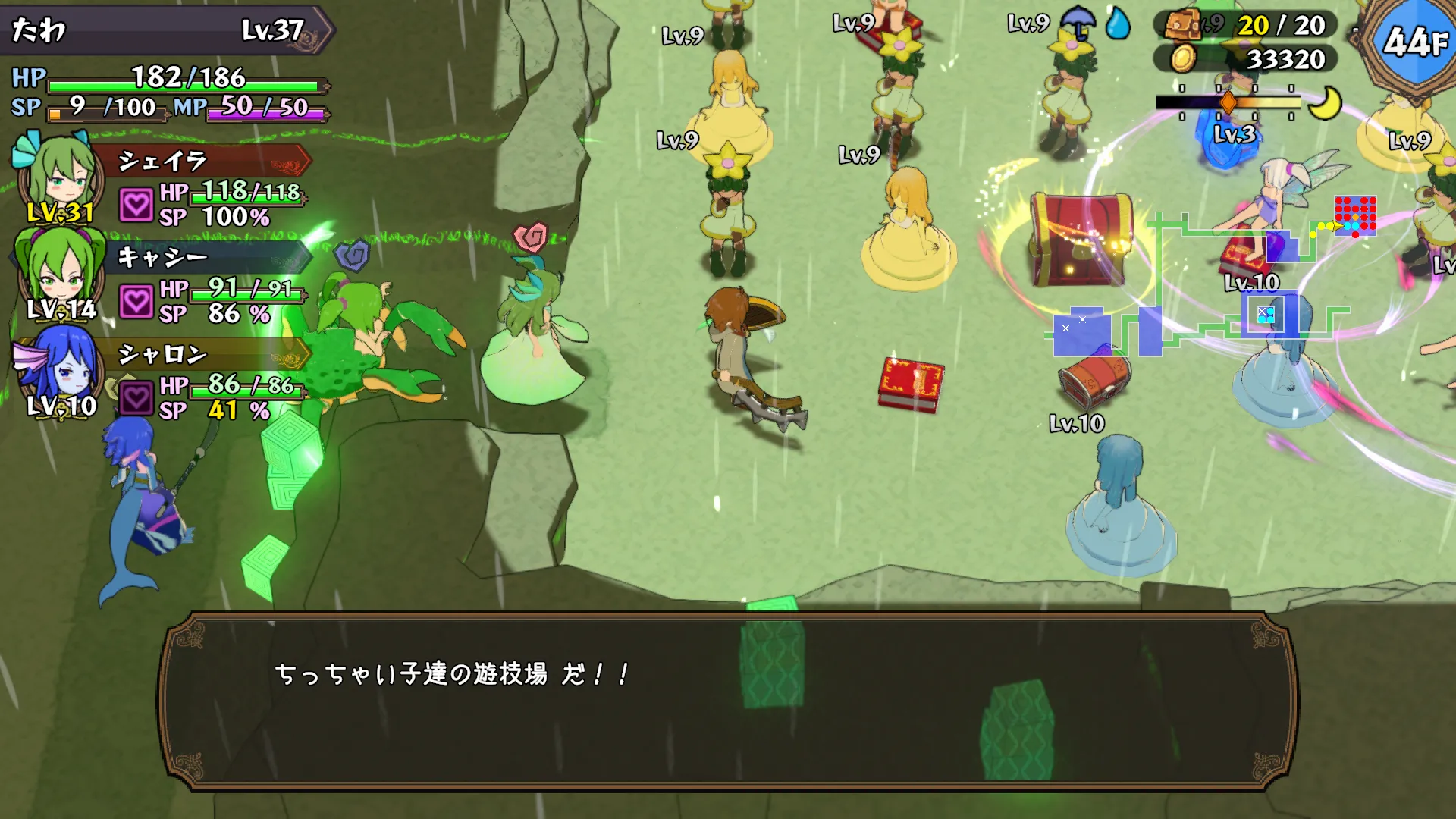Viewport: 1456px width, 819px height.
Task: Click the gold coin icon
Action: (1181, 58)
